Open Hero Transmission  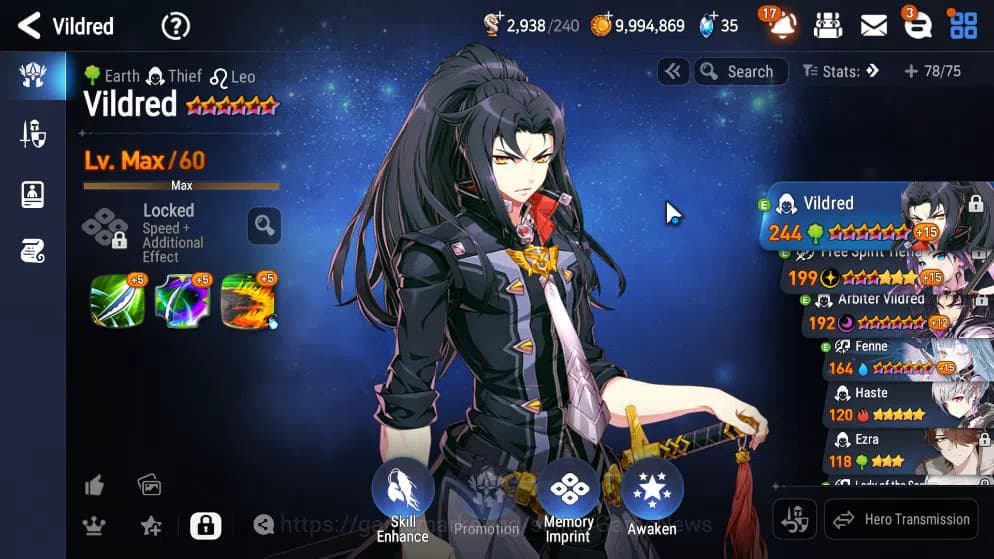[x=900, y=519]
